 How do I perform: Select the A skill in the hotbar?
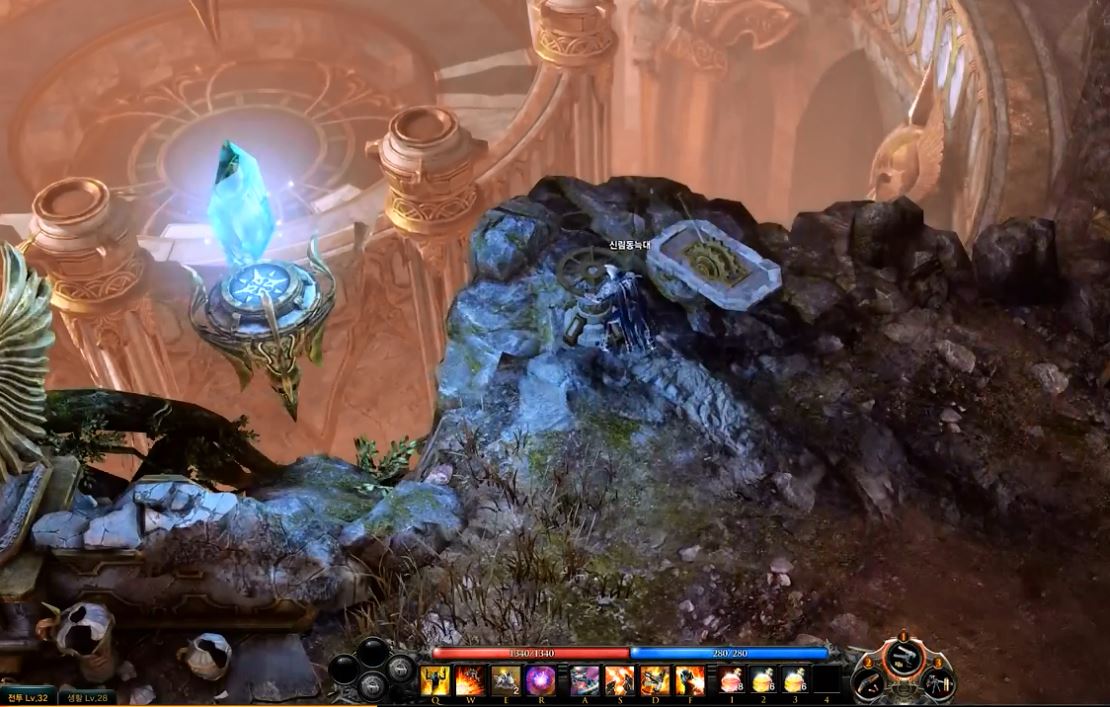click(x=585, y=680)
